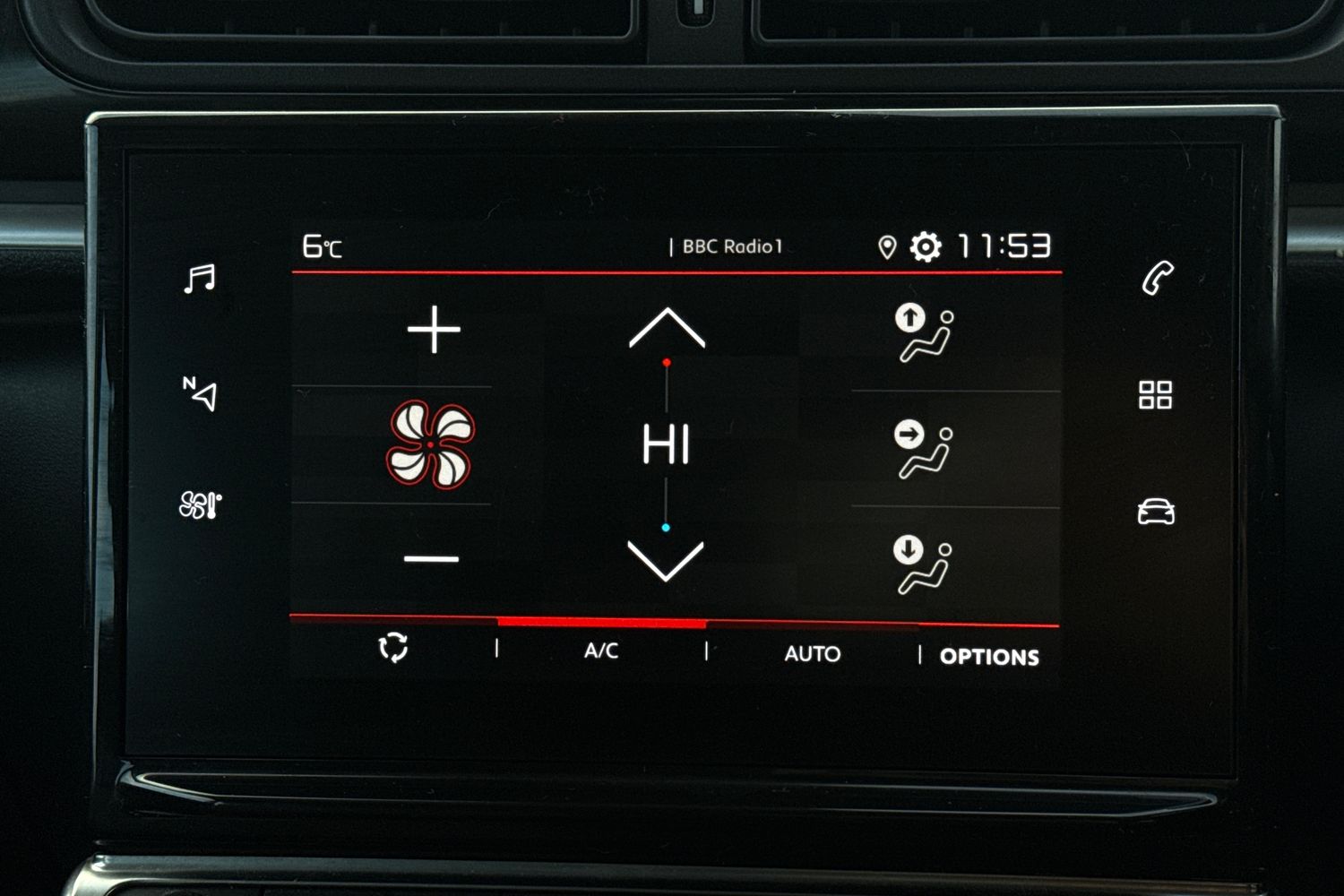Toggle the A/C button
This screenshot has width=1344, height=896.
pyautogui.click(x=601, y=650)
